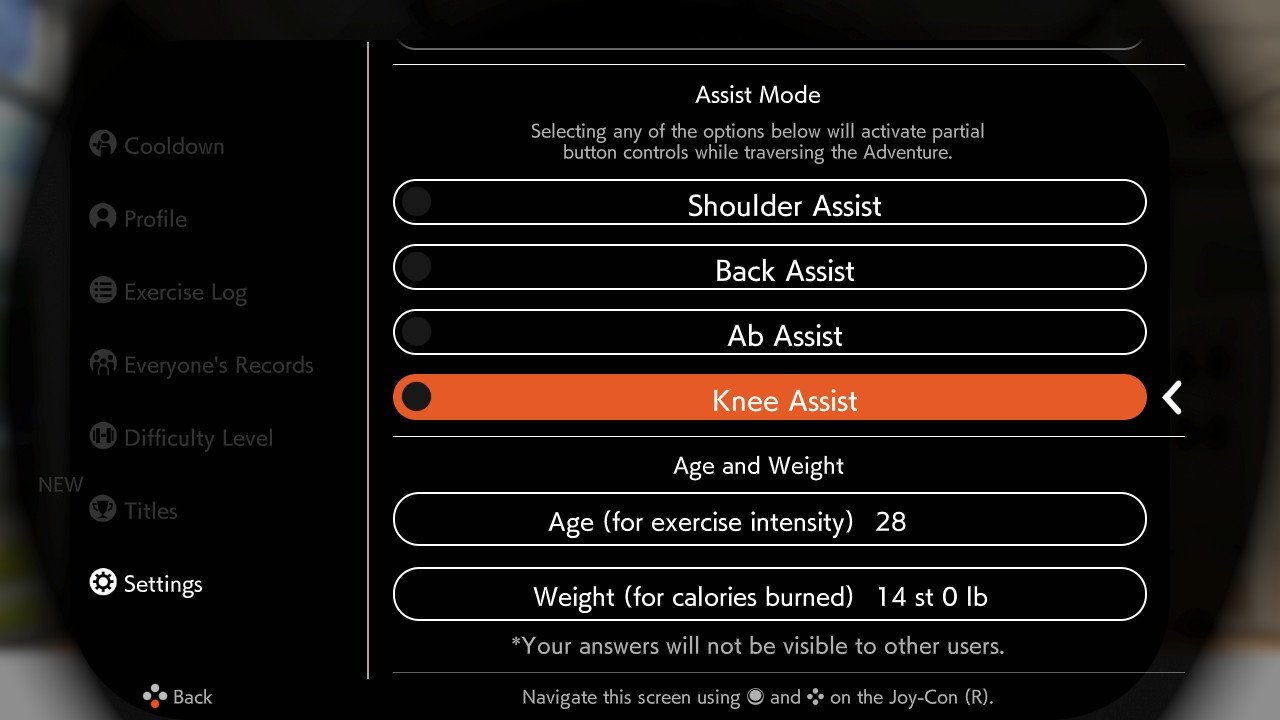Toggle the highlighted Knee Assist option
The image size is (1280, 720).
click(769, 398)
